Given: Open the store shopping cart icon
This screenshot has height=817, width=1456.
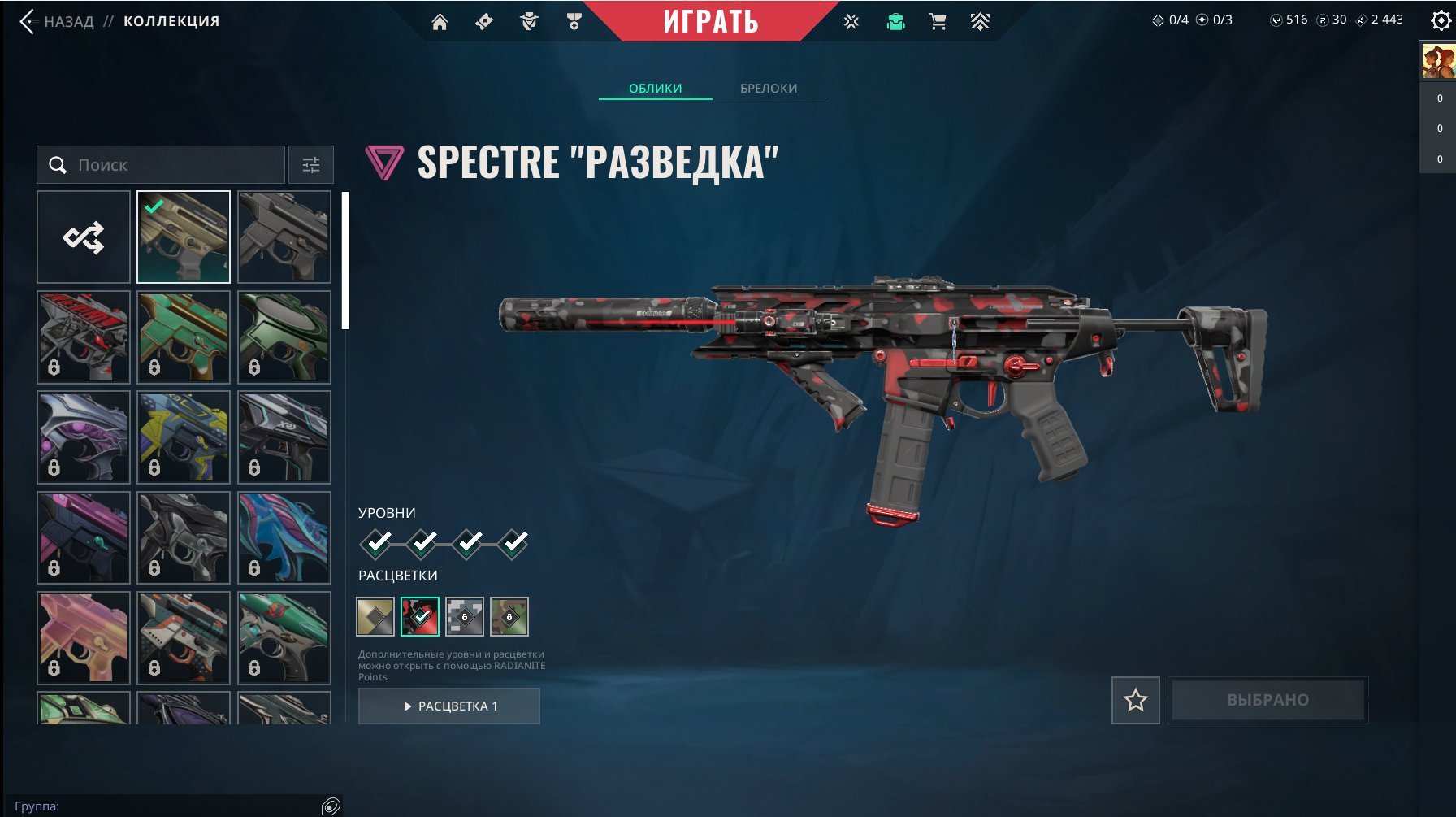Looking at the screenshot, I should pos(938,22).
